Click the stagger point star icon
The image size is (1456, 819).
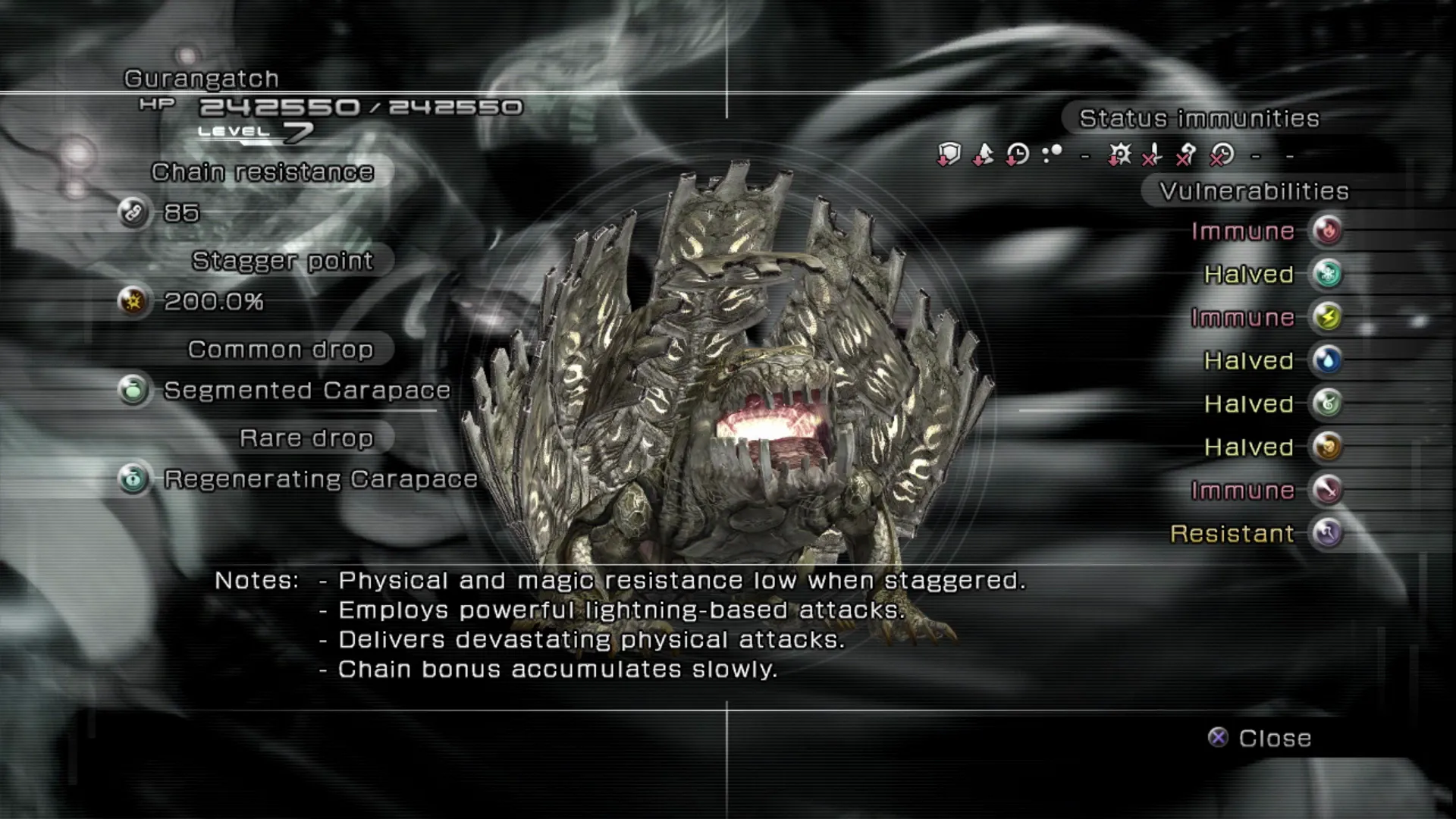(x=133, y=302)
